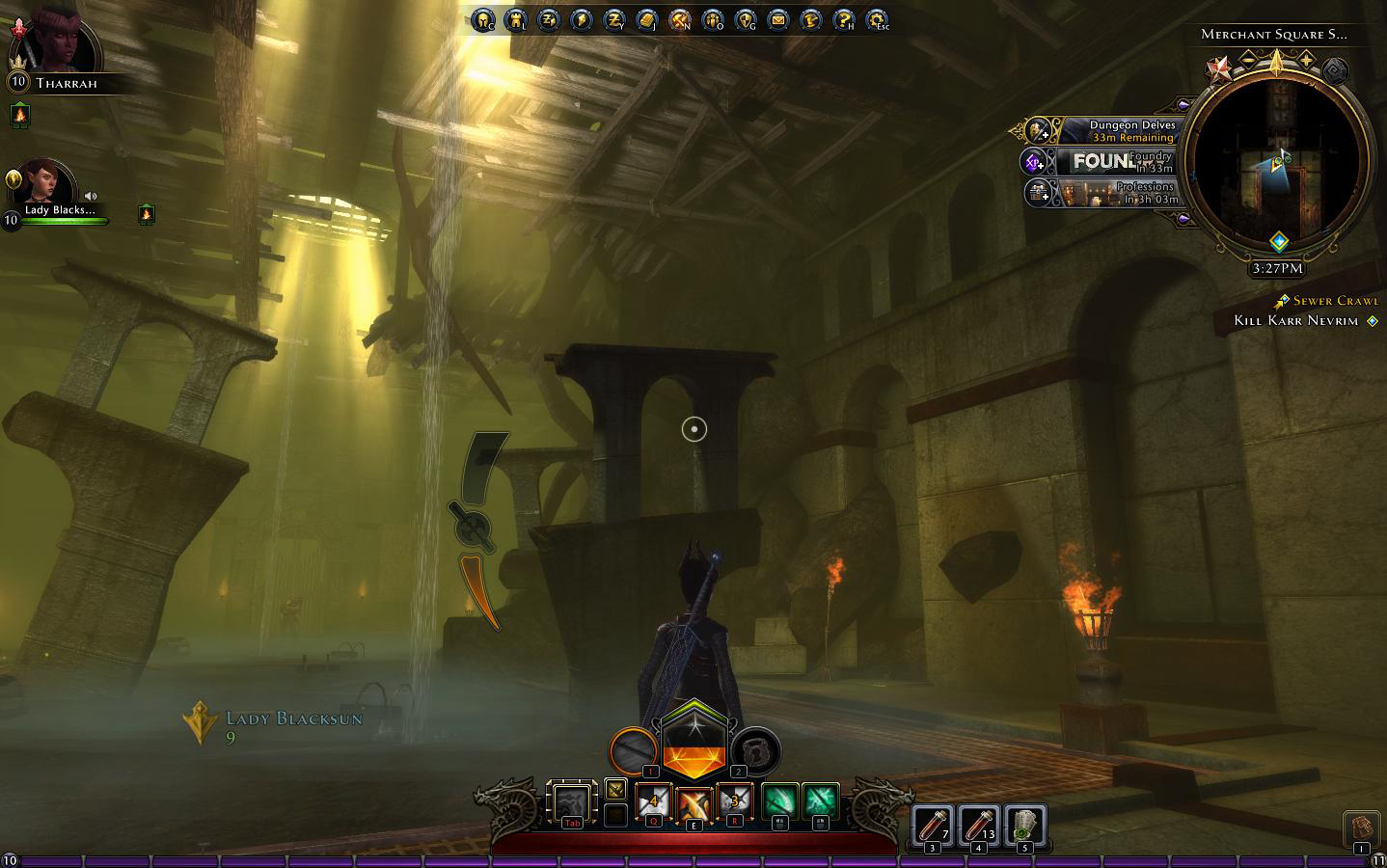Open the character sheet helmet icon

[x=482, y=19]
